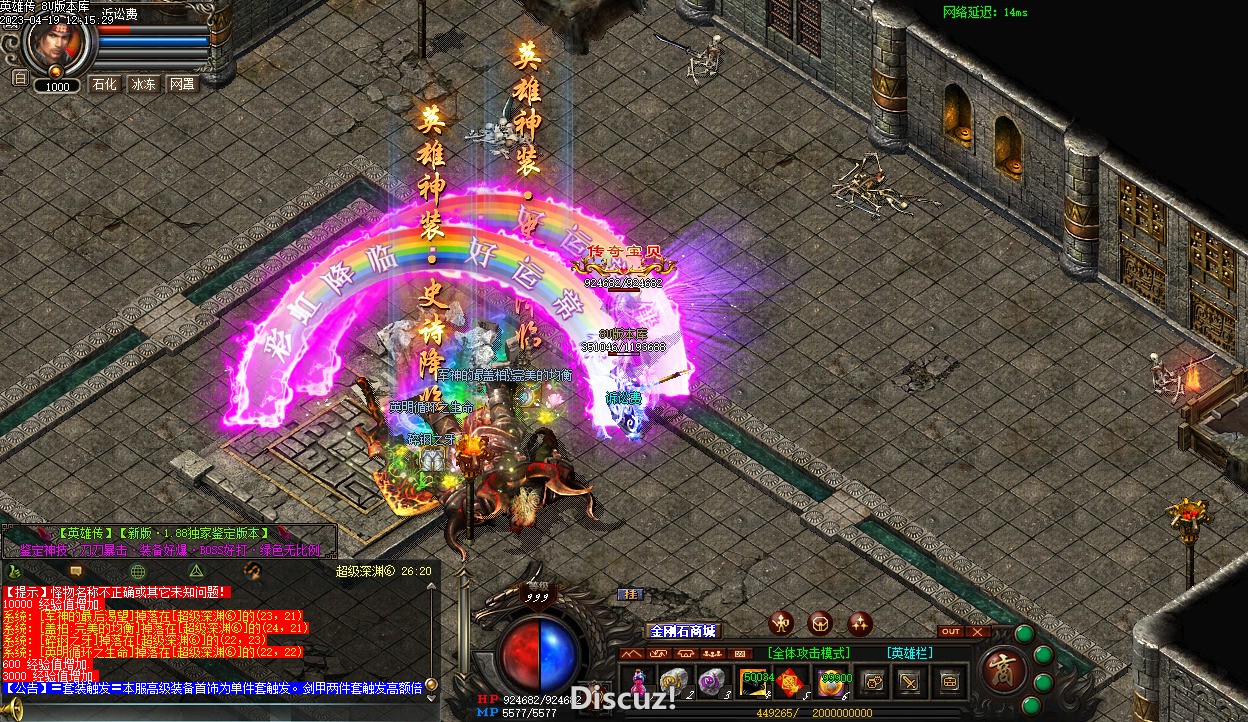This screenshot has height=722, width=1248.
Task: Click the OUT button
Action: (950, 631)
